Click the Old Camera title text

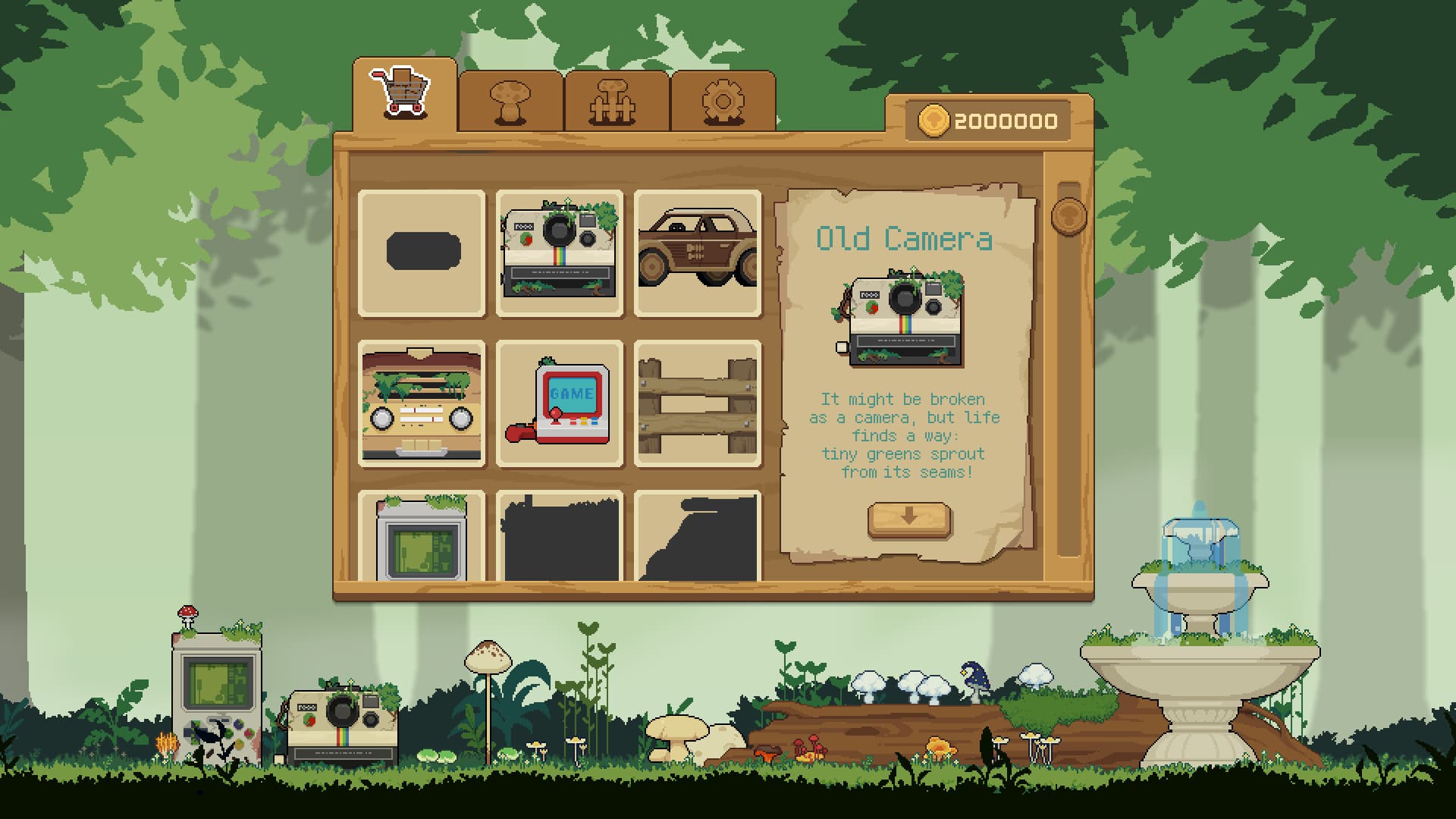tap(904, 238)
